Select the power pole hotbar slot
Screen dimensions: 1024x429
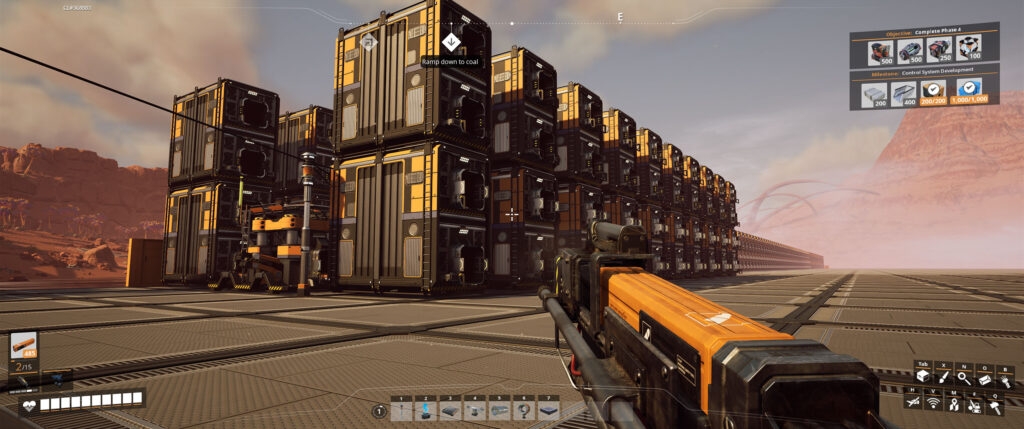click(x=401, y=411)
